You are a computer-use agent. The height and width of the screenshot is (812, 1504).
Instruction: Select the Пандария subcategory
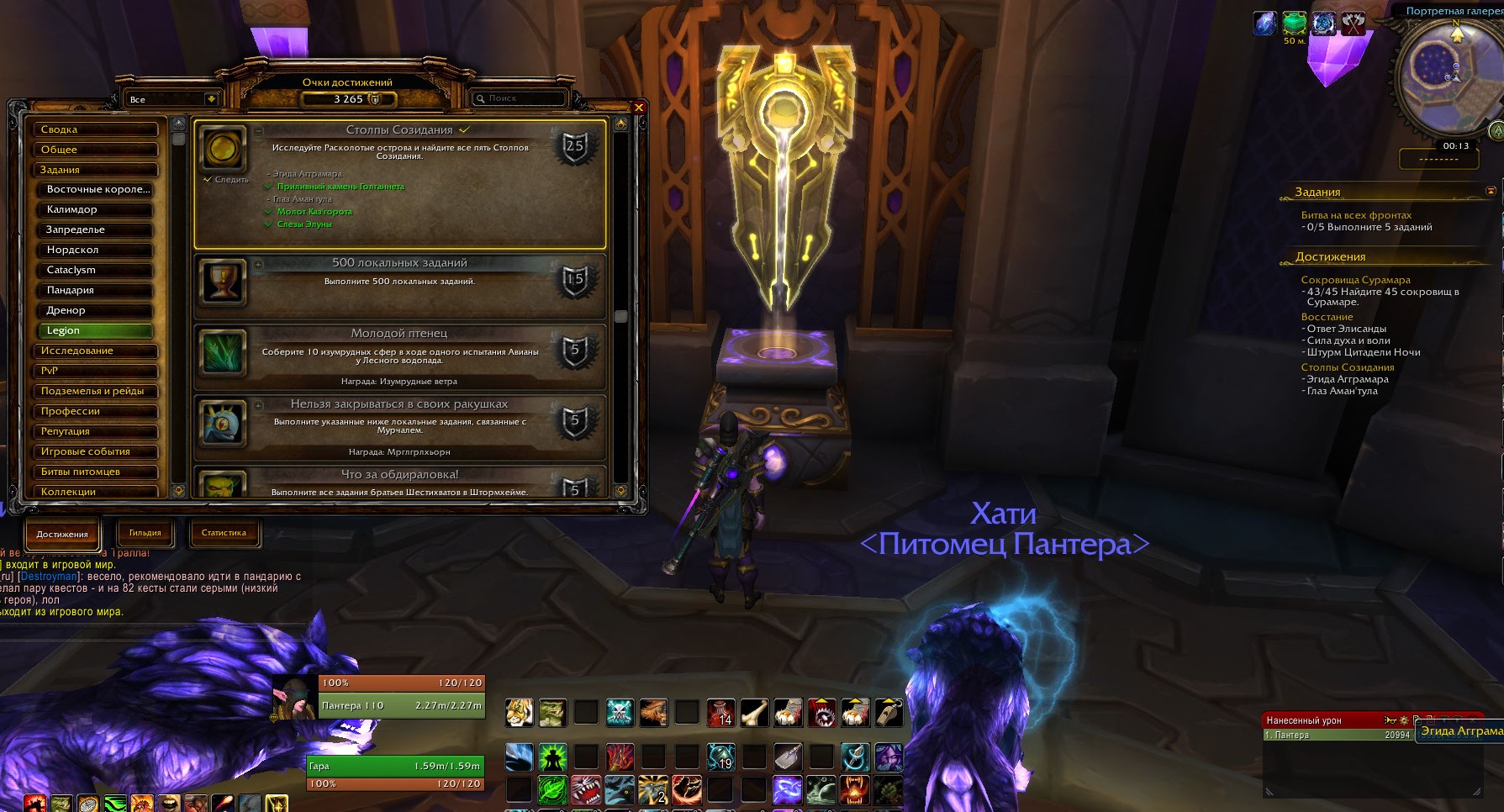(95, 291)
